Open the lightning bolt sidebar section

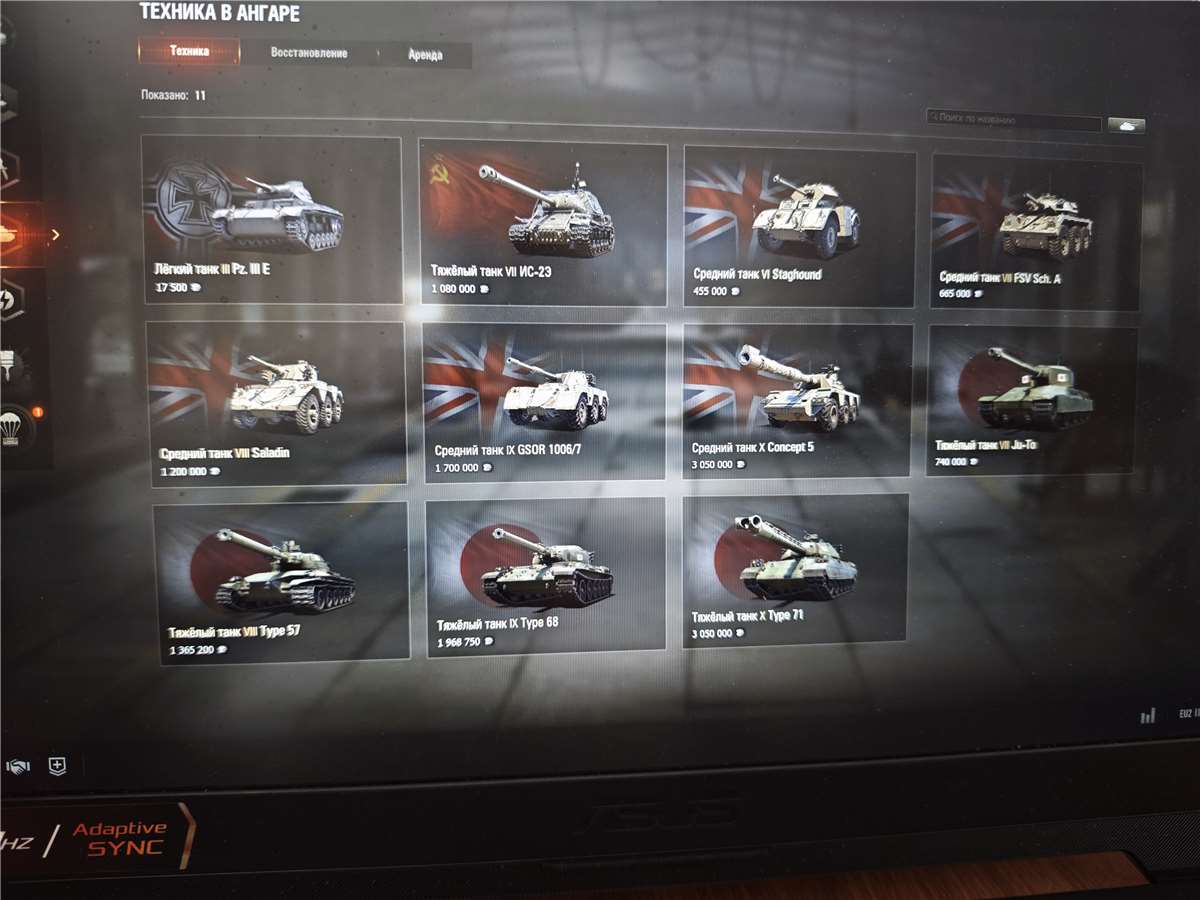[x=12, y=299]
